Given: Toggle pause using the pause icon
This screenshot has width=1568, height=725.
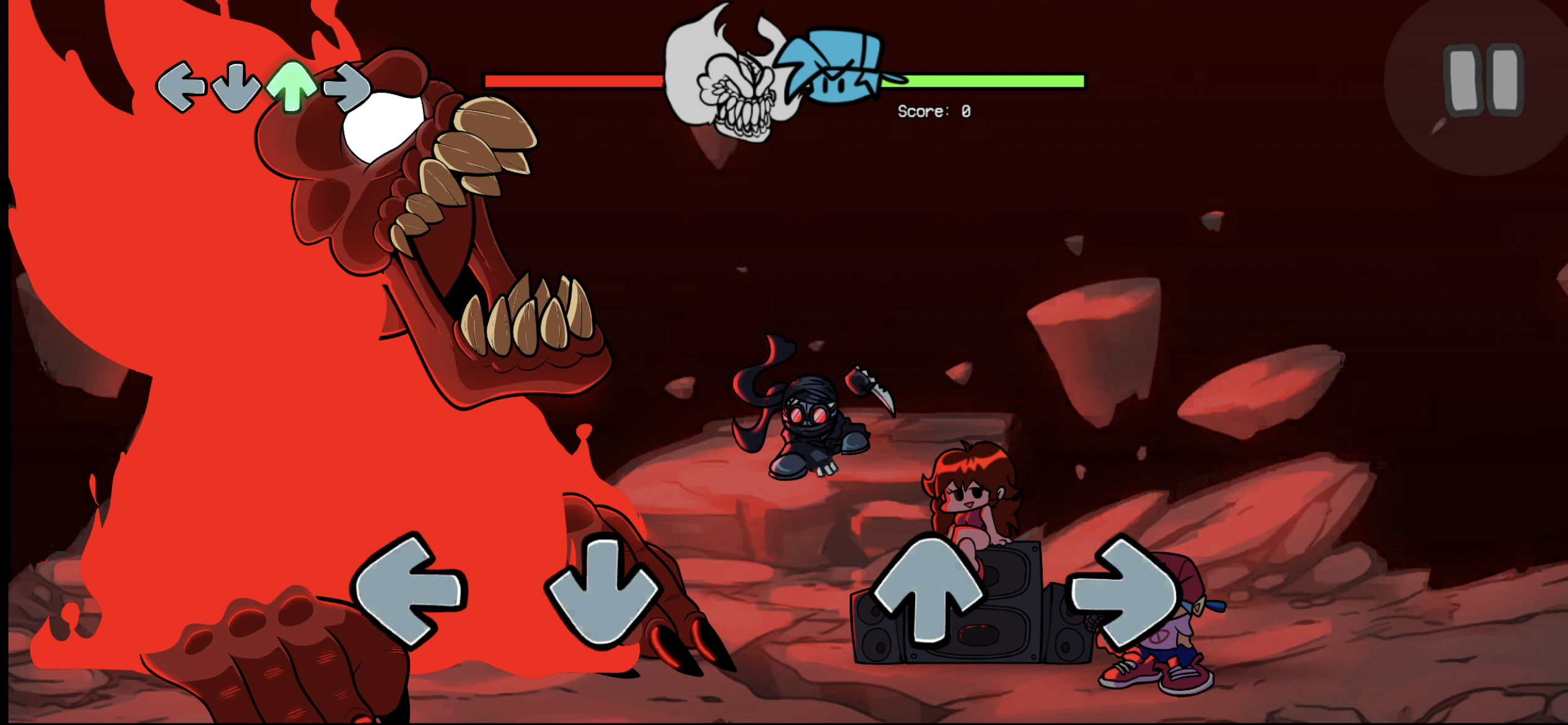Looking at the screenshot, I should (x=1484, y=81).
